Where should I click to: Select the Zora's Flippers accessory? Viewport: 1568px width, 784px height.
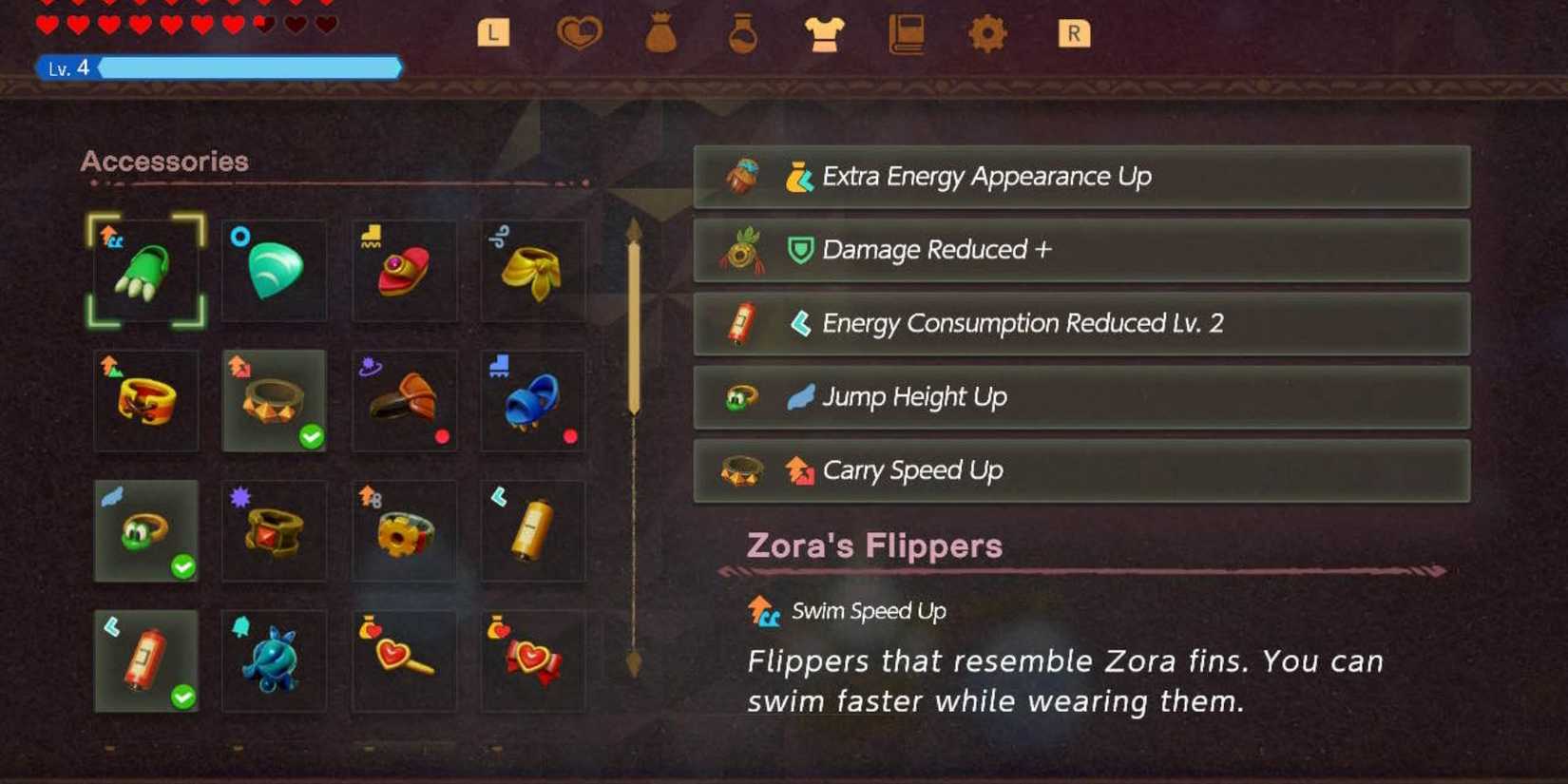point(144,269)
